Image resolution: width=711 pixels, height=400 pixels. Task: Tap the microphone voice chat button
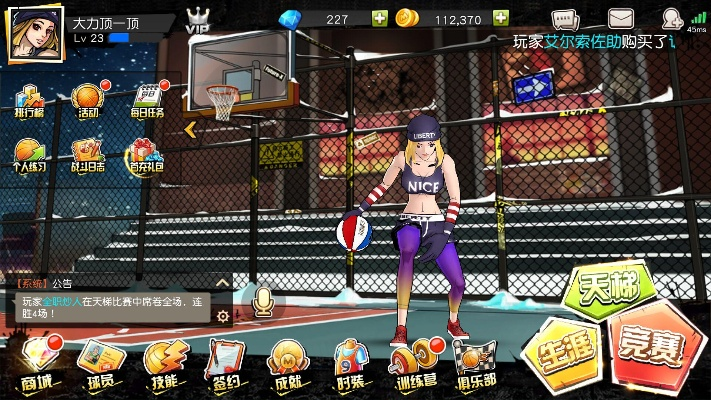pos(264,300)
